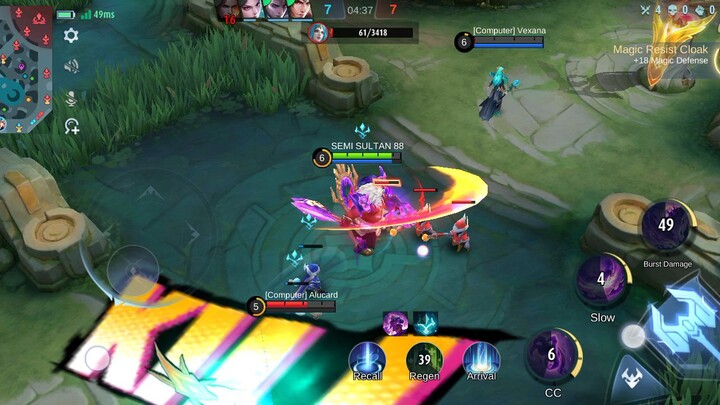Cast the CC skill
The height and width of the screenshot is (405, 720).
click(552, 353)
